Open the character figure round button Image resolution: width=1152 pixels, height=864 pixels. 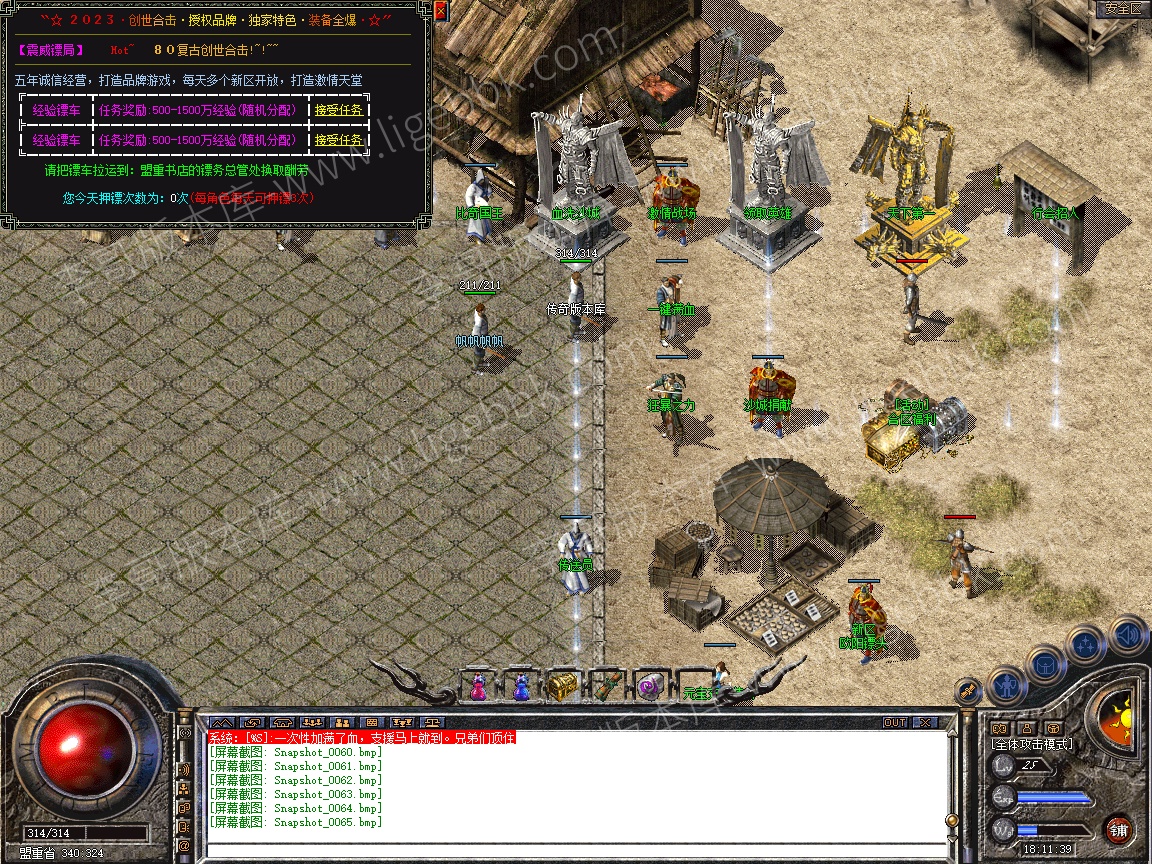(1006, 685)
